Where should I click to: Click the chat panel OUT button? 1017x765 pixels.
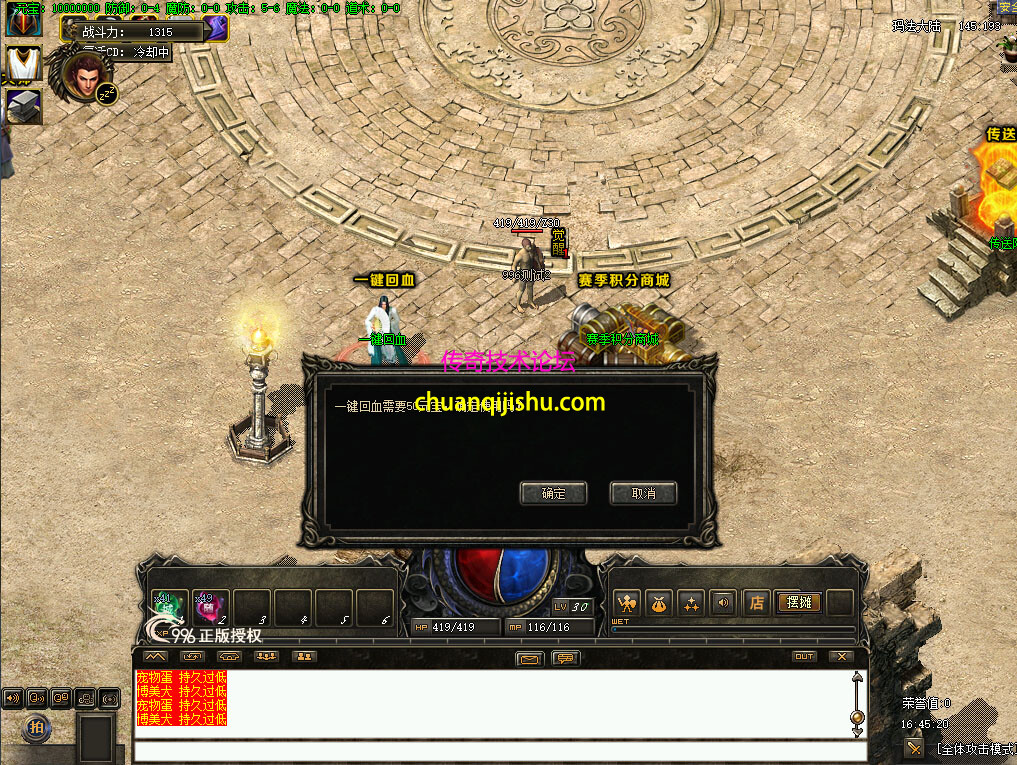pos(803,657)
